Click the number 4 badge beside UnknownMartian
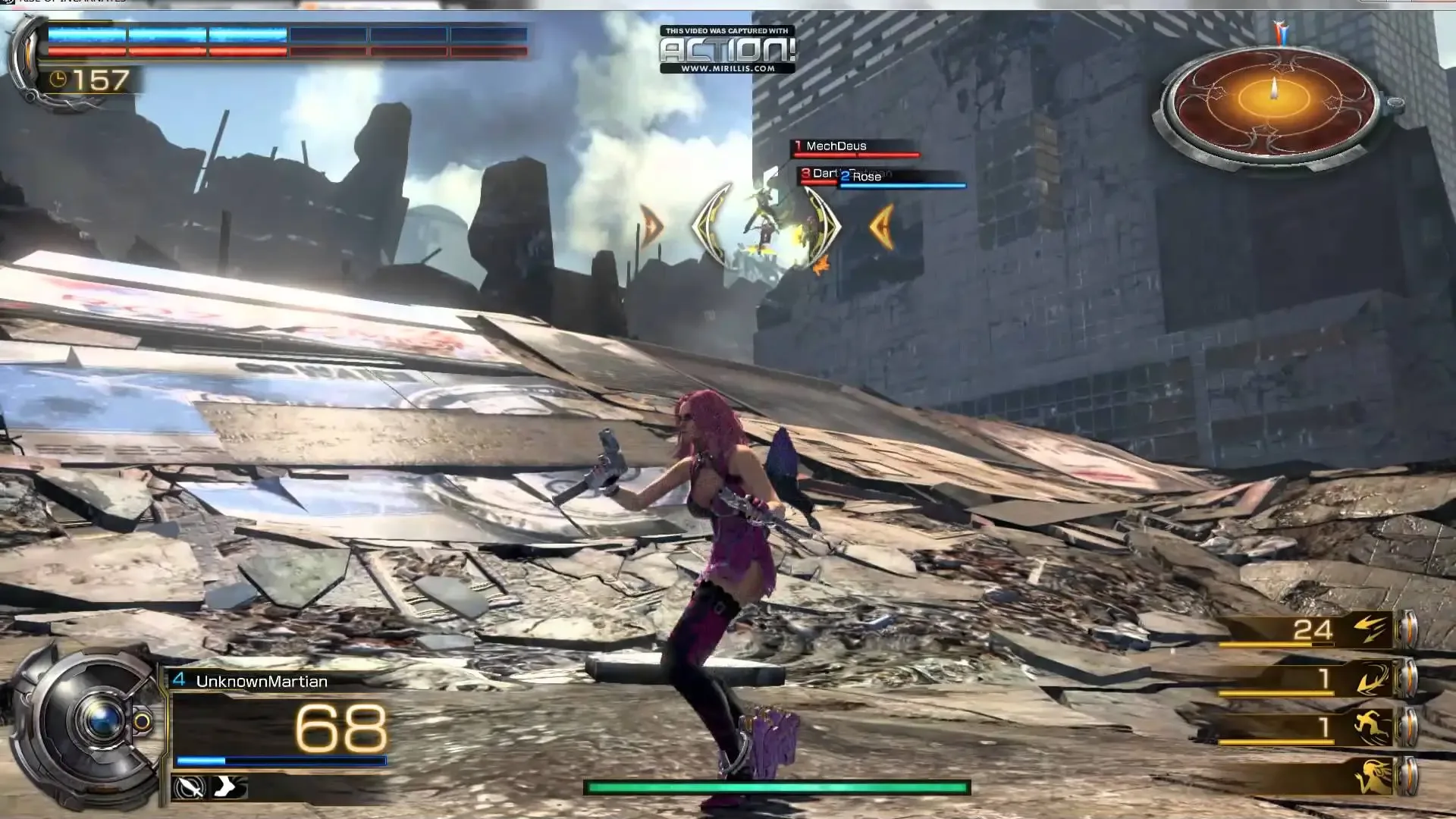 (x=179, y=681)
